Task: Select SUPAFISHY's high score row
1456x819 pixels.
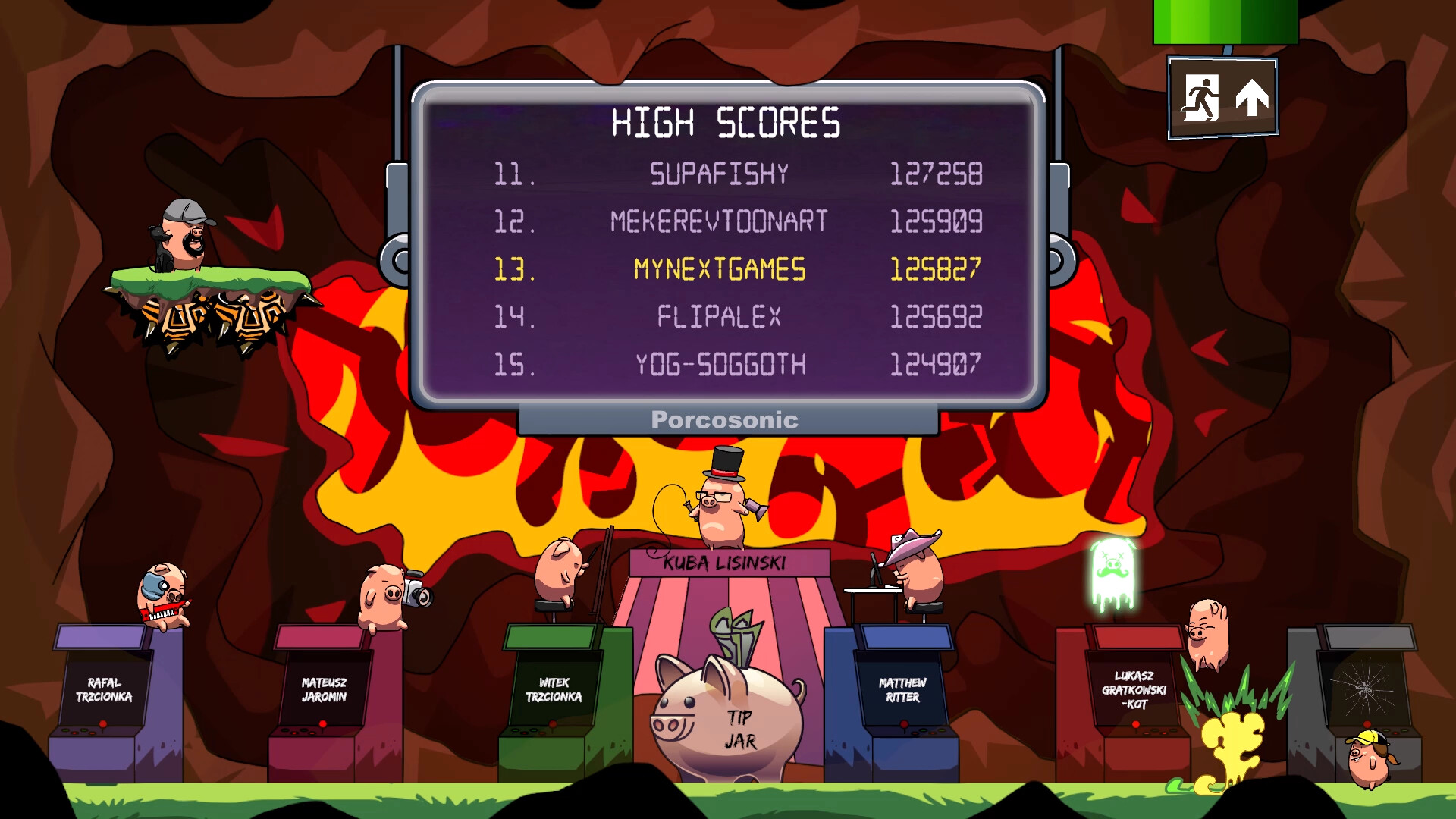Action: pos(719,174)
